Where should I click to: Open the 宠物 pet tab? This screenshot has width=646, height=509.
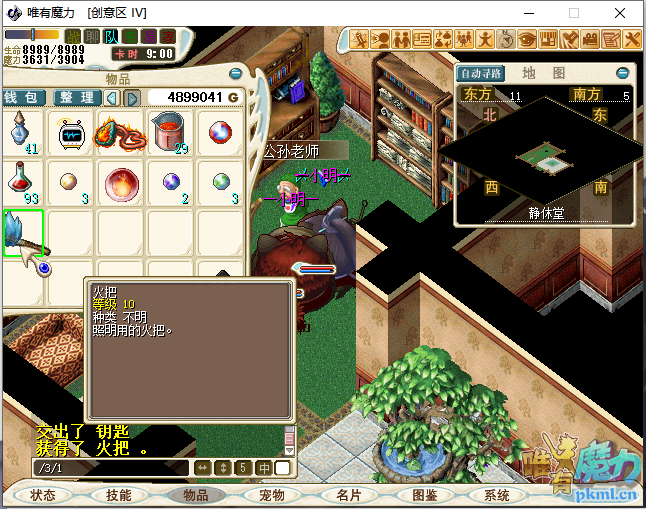(272, 495)
